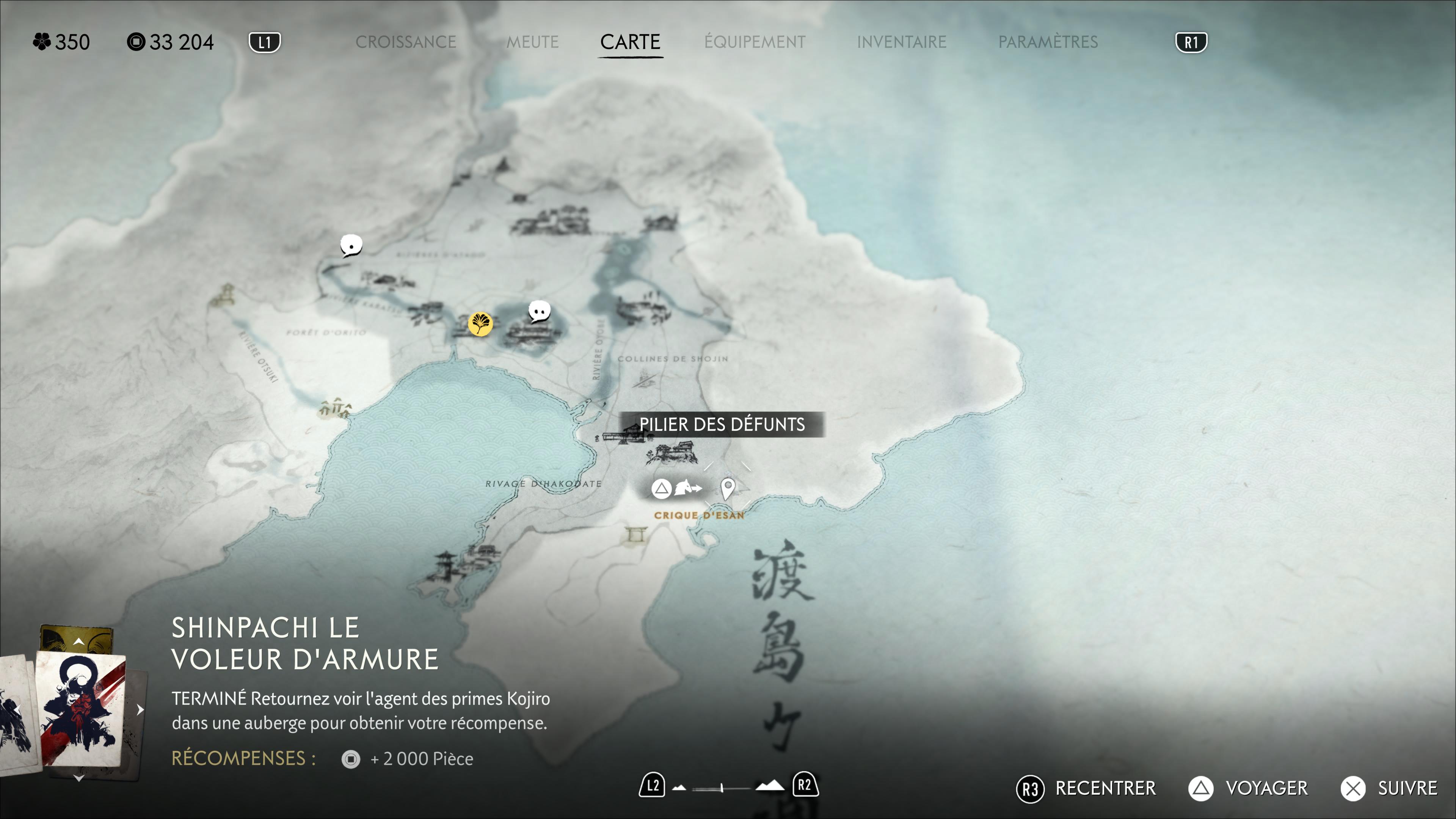This screenshot has height=819, width=1456.
Task: Select the Carte tab
Action: [630, 42]
